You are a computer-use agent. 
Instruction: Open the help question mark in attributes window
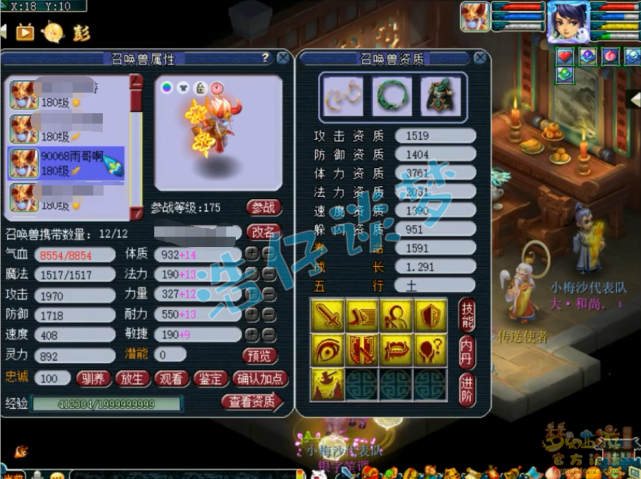265,59
